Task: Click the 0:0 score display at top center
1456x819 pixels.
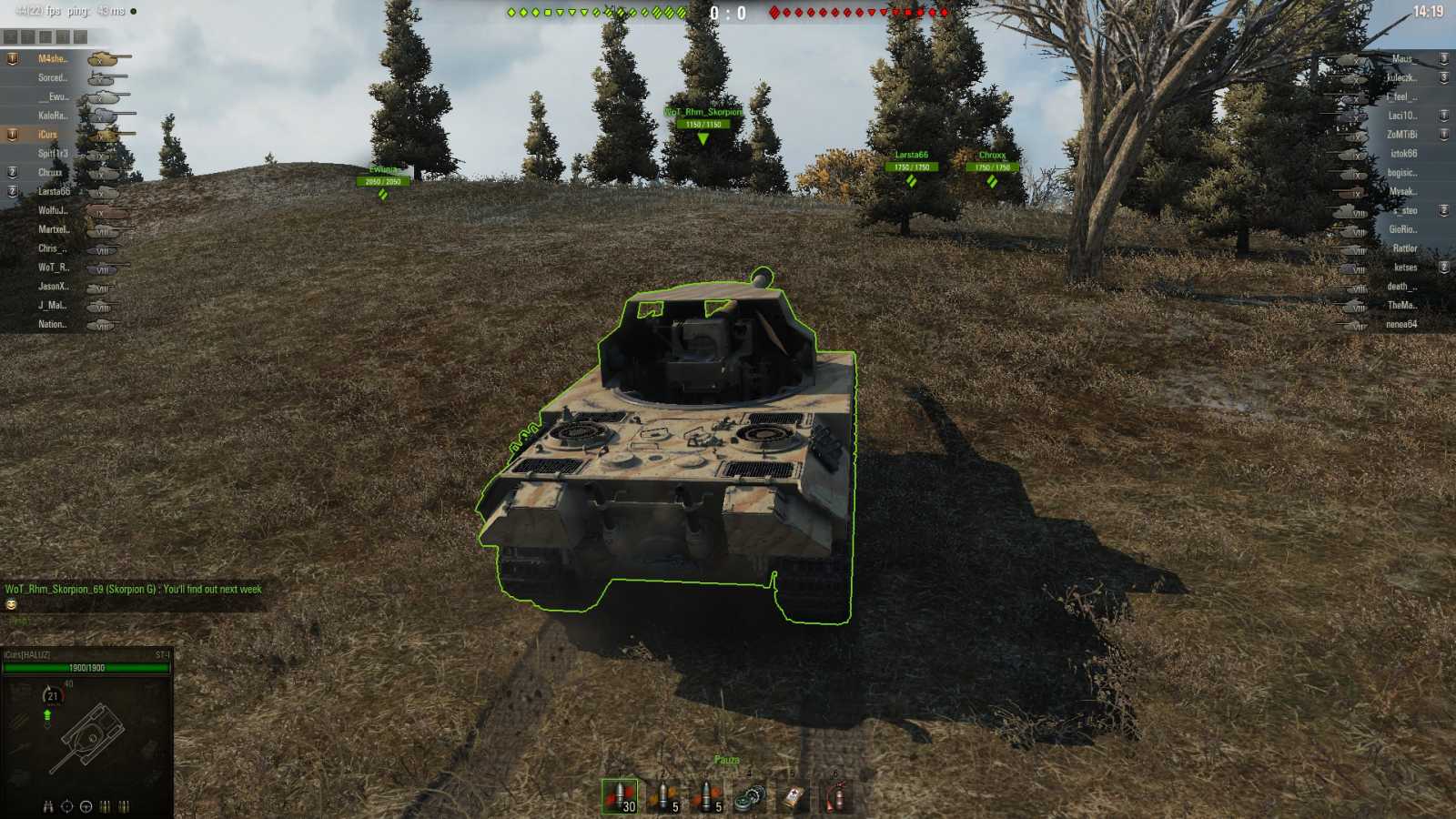Action: pos(728,13)
